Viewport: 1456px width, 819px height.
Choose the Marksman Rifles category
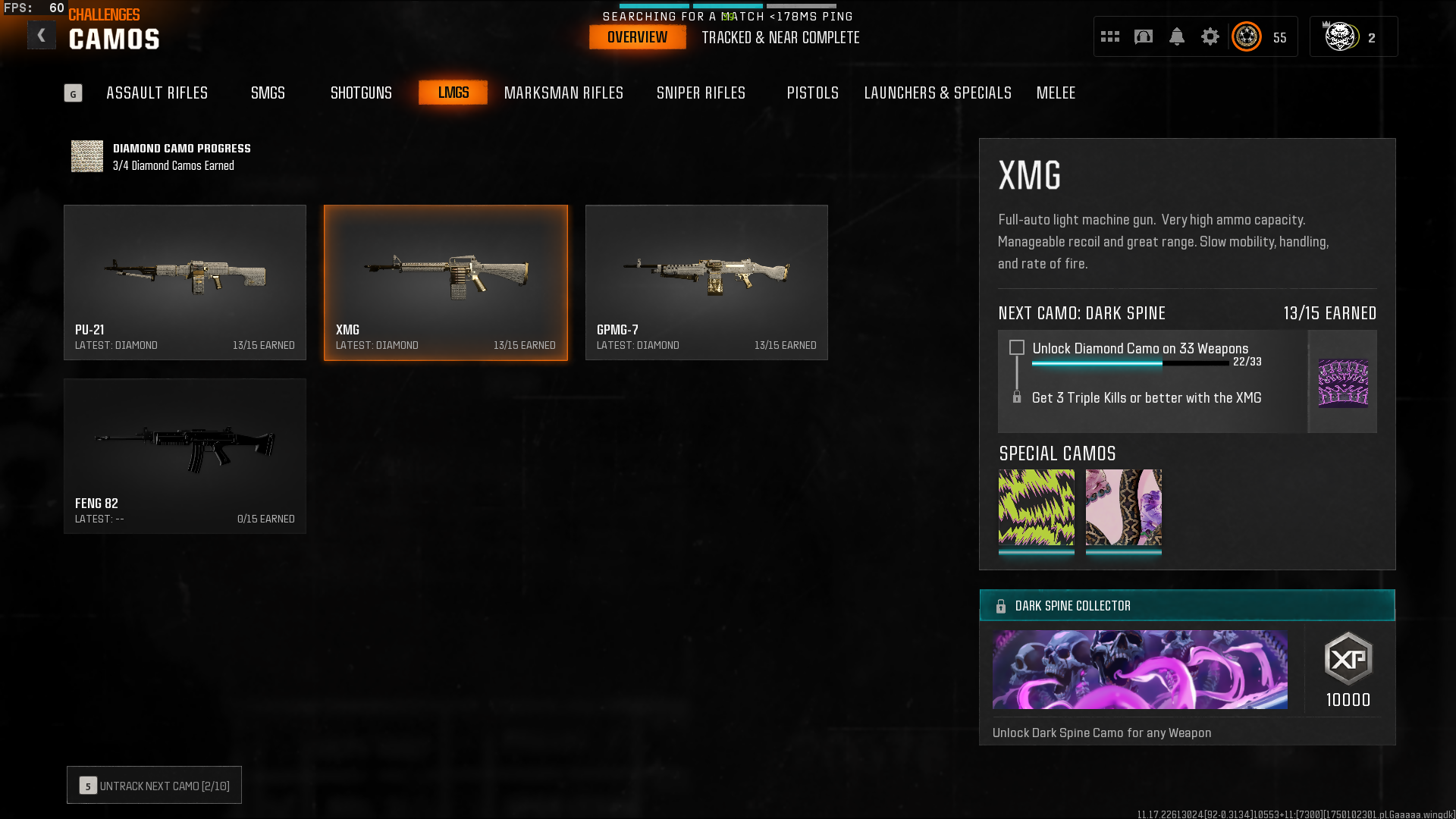(563, 93)
